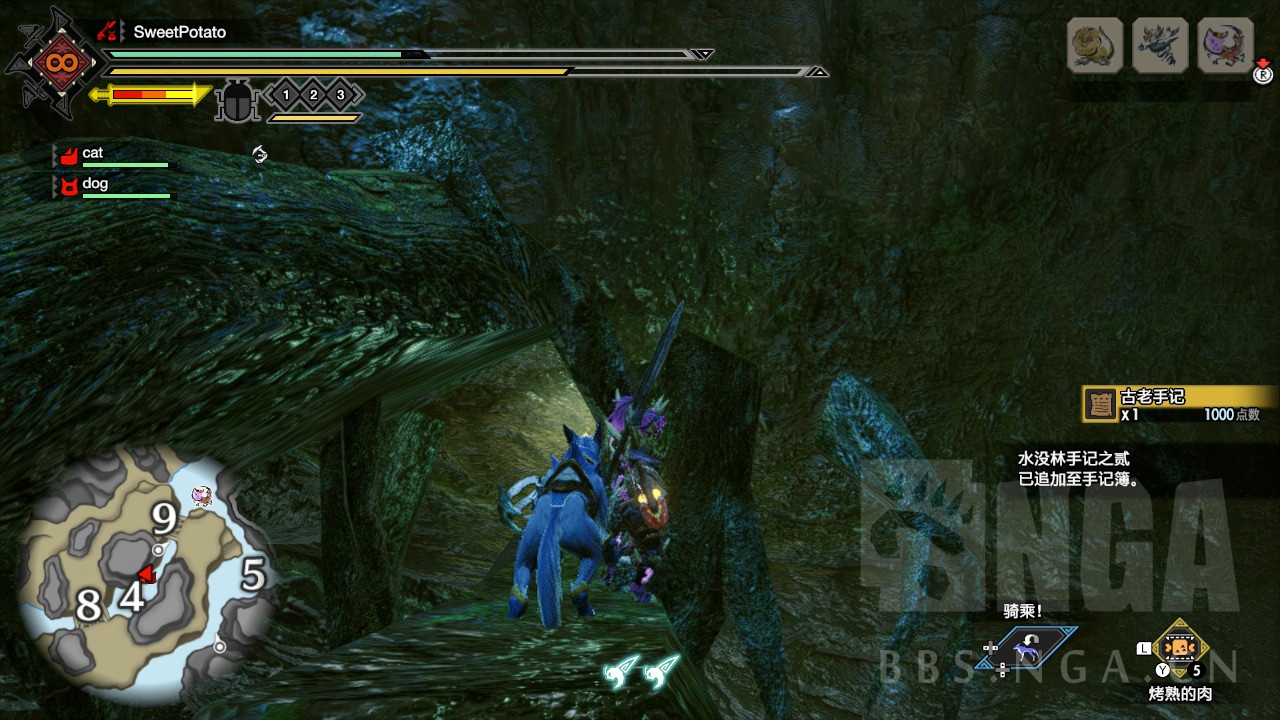Click the SweetPotato player name tag
The width and height of the screenshot is (1280, 720).
coord(179,32)
